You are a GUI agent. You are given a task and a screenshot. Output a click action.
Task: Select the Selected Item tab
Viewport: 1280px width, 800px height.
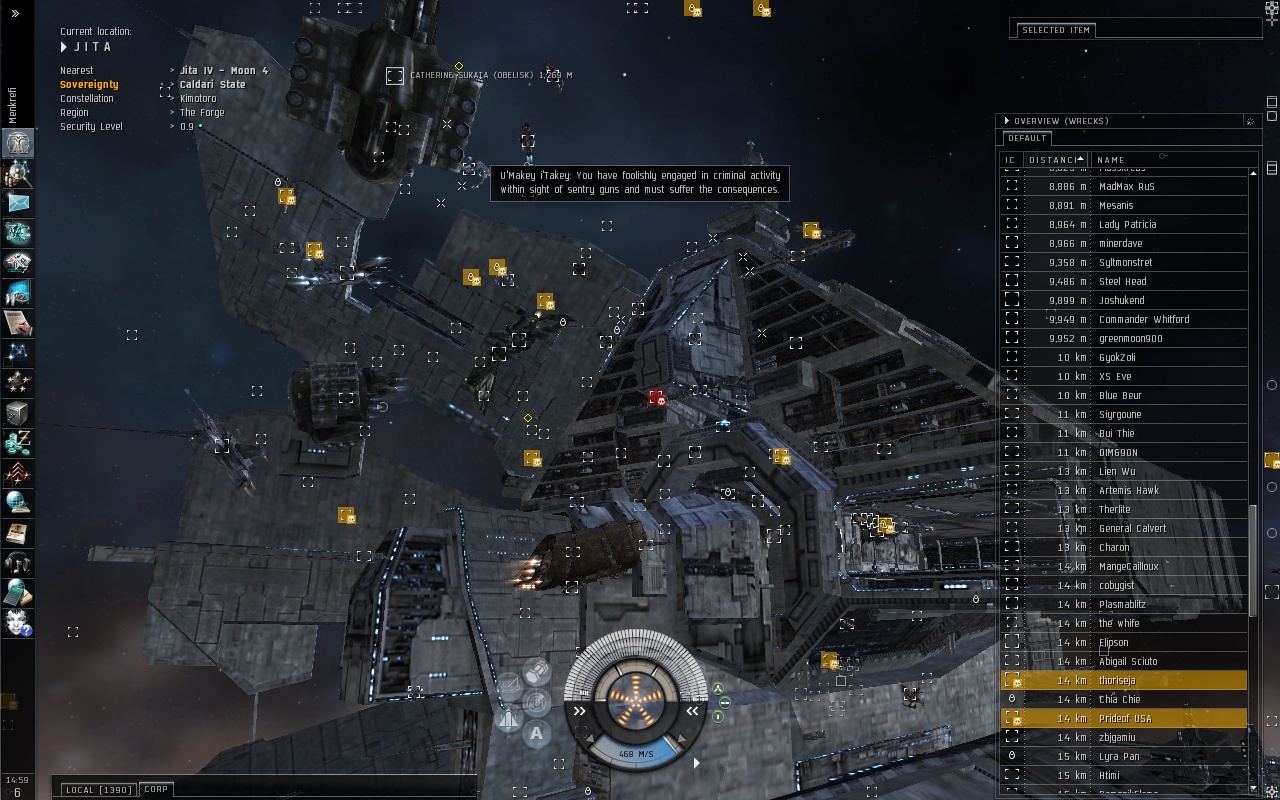pos(1055,30)
